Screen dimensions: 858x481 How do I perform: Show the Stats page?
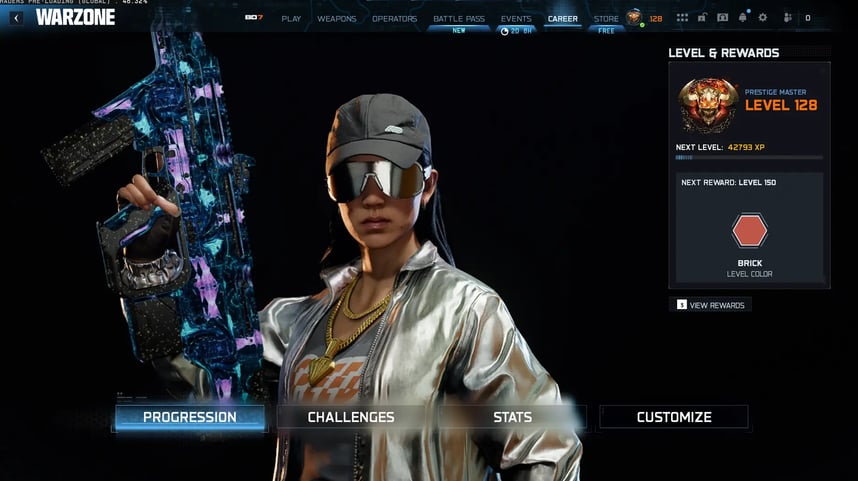[512, 417]
